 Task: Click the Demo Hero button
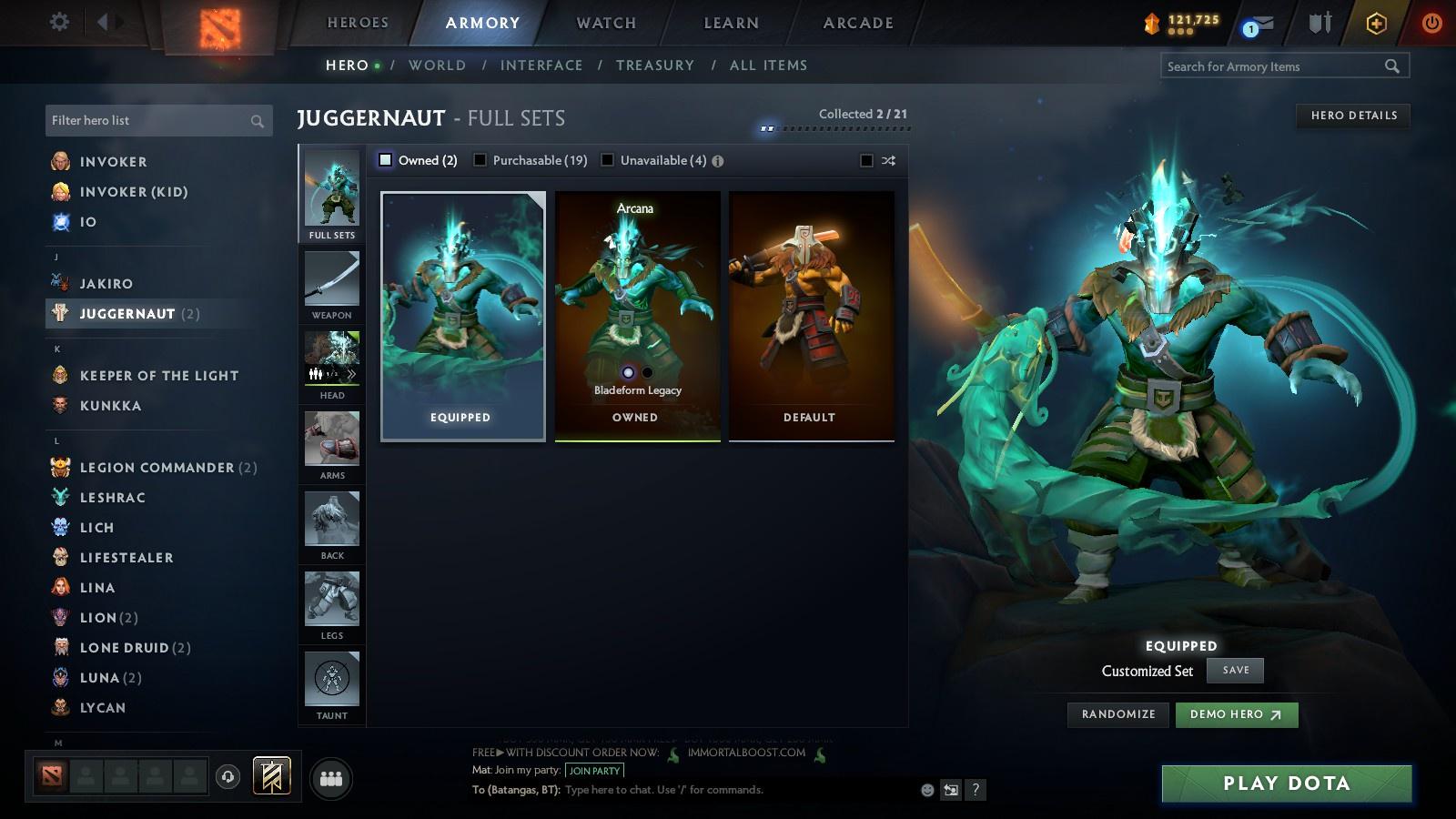pos(1236,714)
